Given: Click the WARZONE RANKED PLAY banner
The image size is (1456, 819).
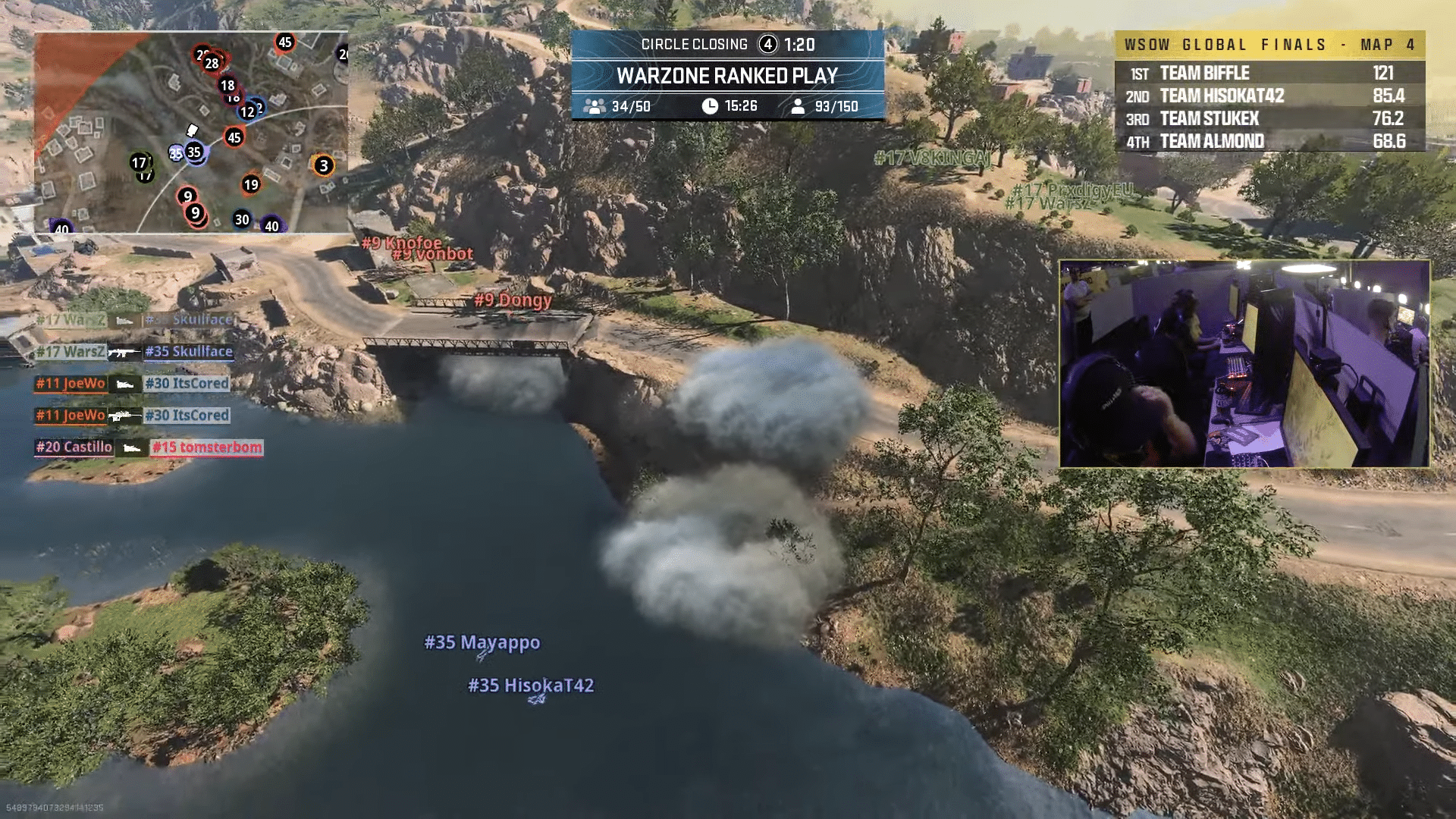Looking at the screenshot, I should [730, 76].
